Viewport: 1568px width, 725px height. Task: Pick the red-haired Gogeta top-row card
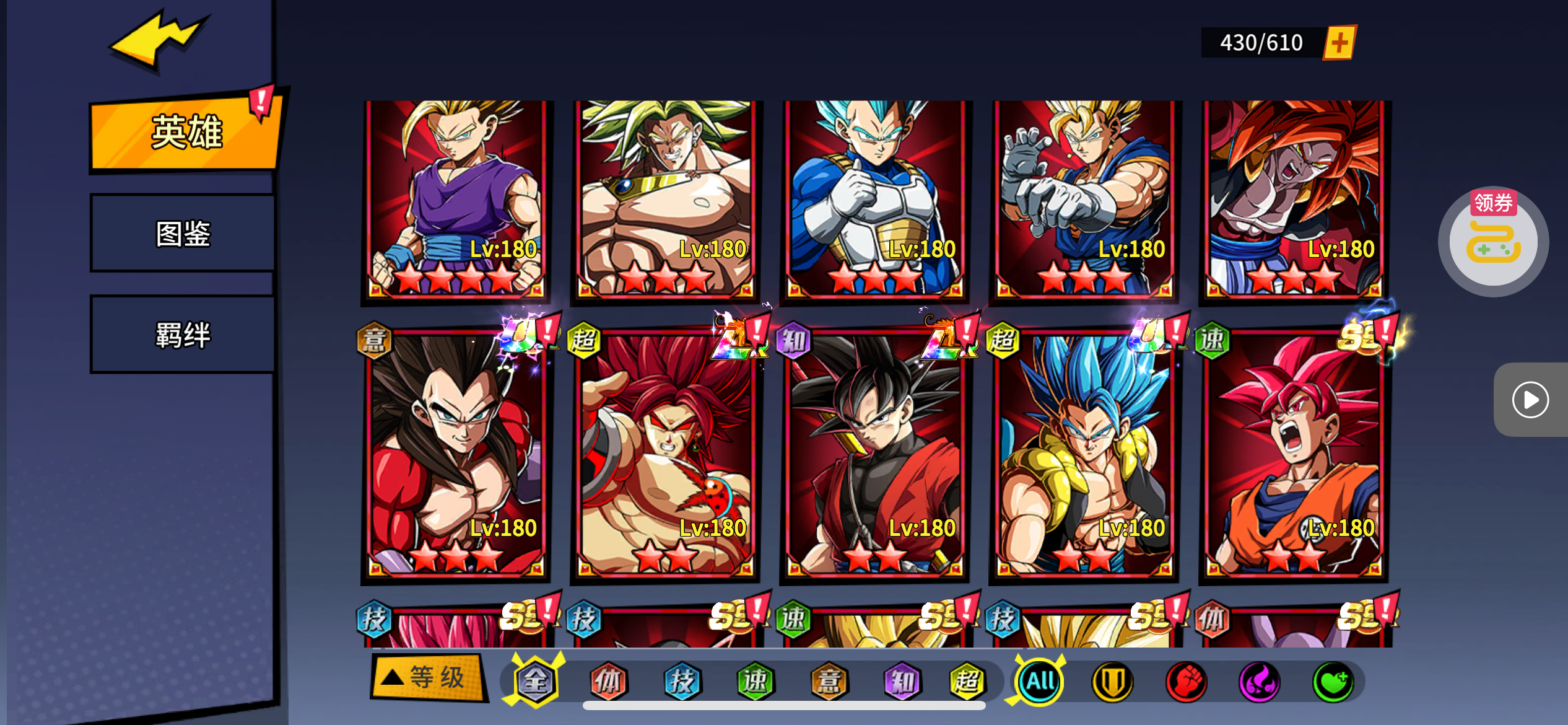[x=1294, y=198]
